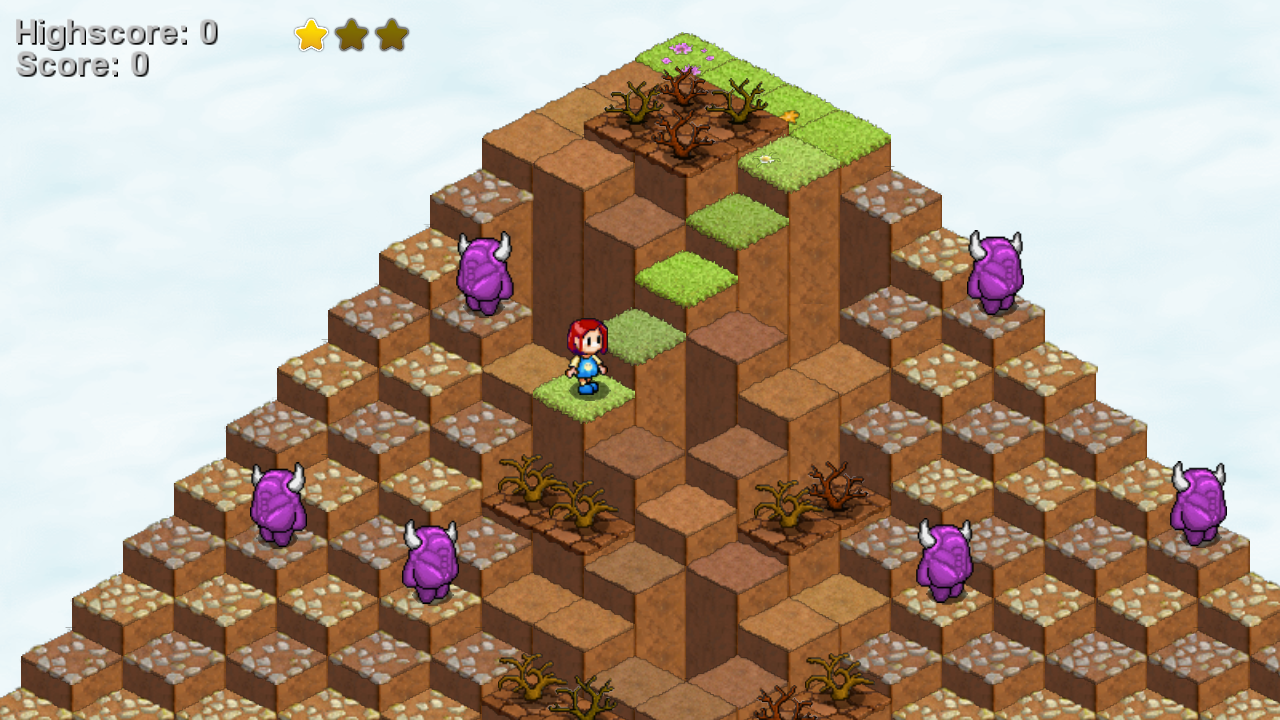Image resolution: width=1280 pixels, height=720 pixels.
Task: Click the third star at top
Action: coord(391,36)
